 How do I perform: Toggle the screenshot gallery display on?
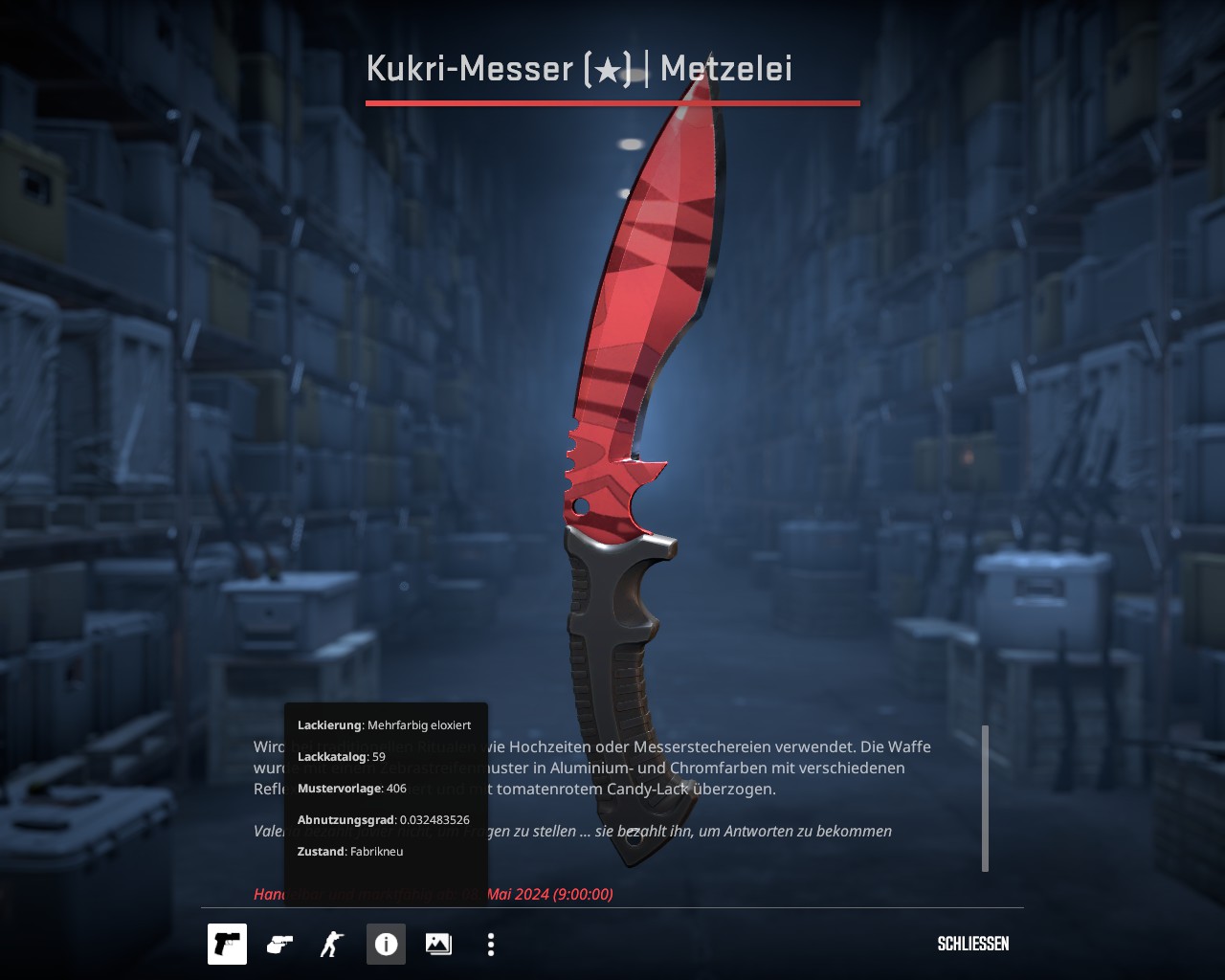(x=437, y=944)
